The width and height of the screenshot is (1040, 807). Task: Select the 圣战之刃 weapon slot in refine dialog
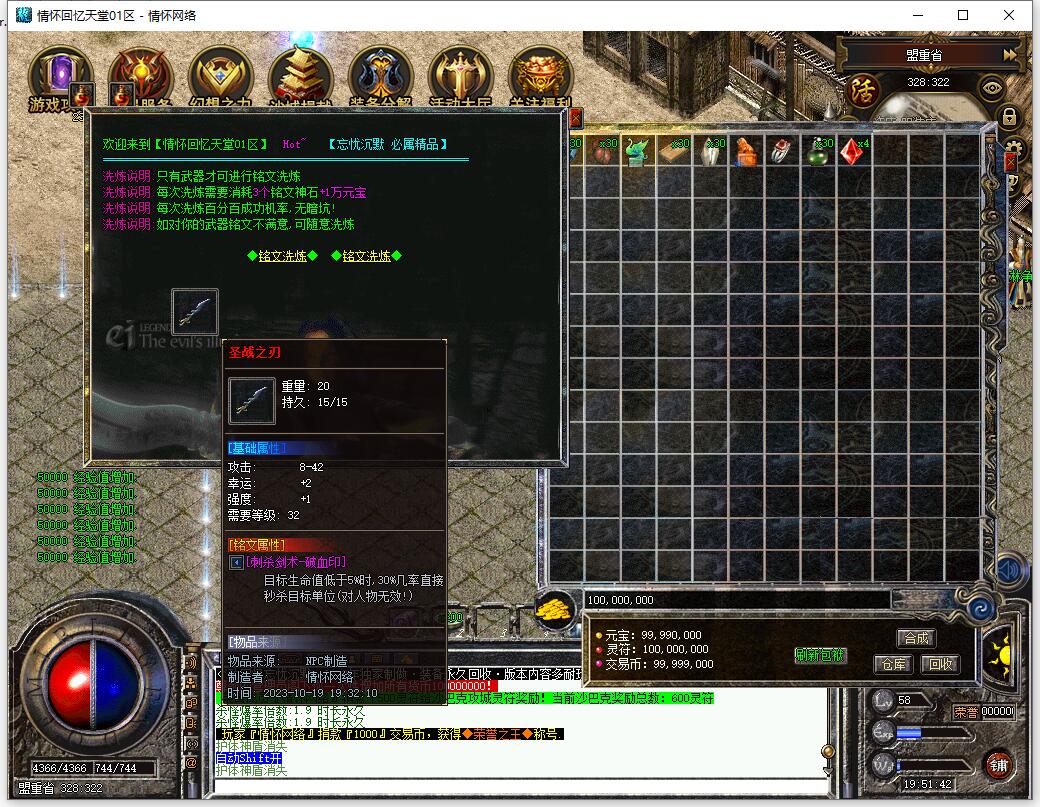pos(195,311)
